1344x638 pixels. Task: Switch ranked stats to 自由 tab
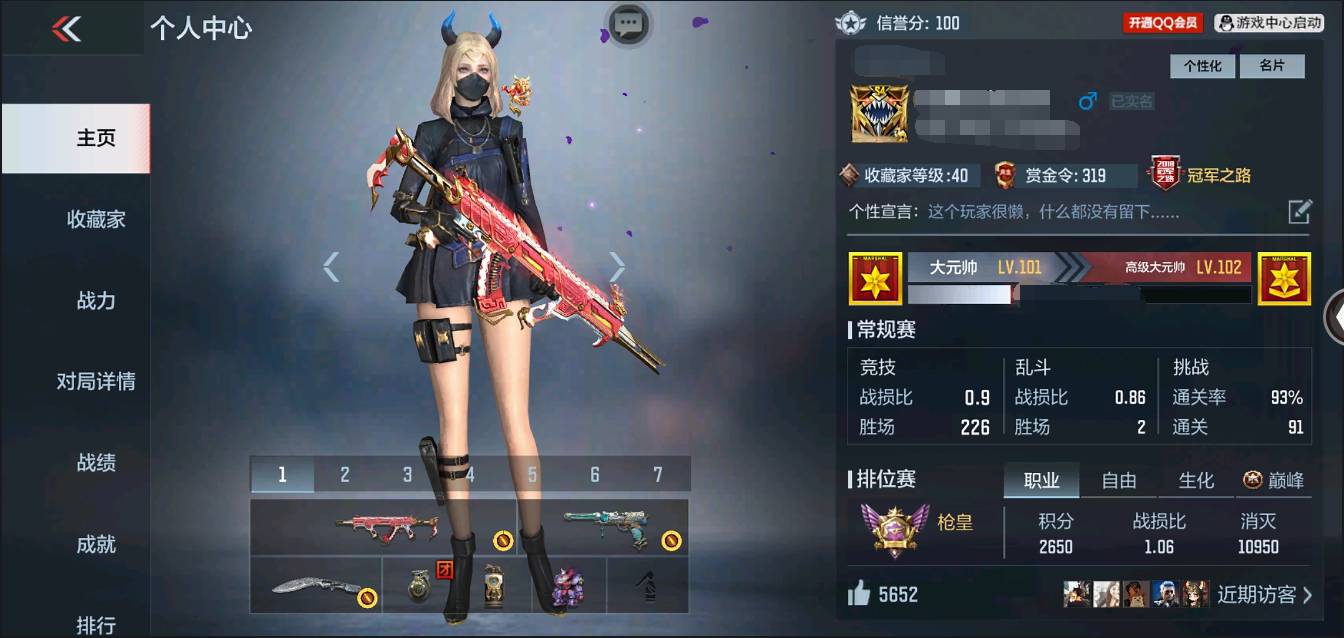pyautogui.click(x=1118, y=480)
